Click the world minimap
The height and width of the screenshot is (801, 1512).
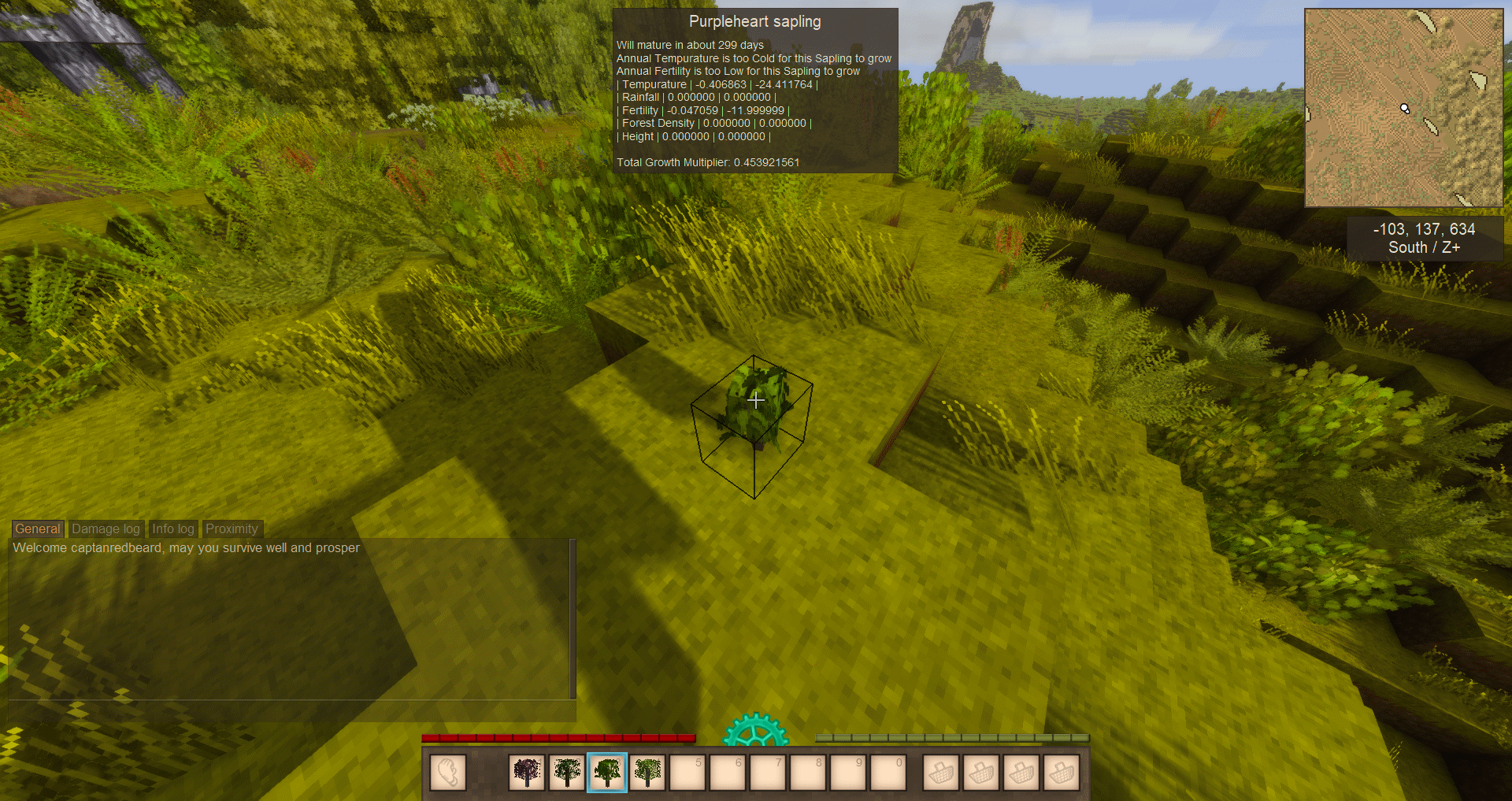click(1403, 108)
